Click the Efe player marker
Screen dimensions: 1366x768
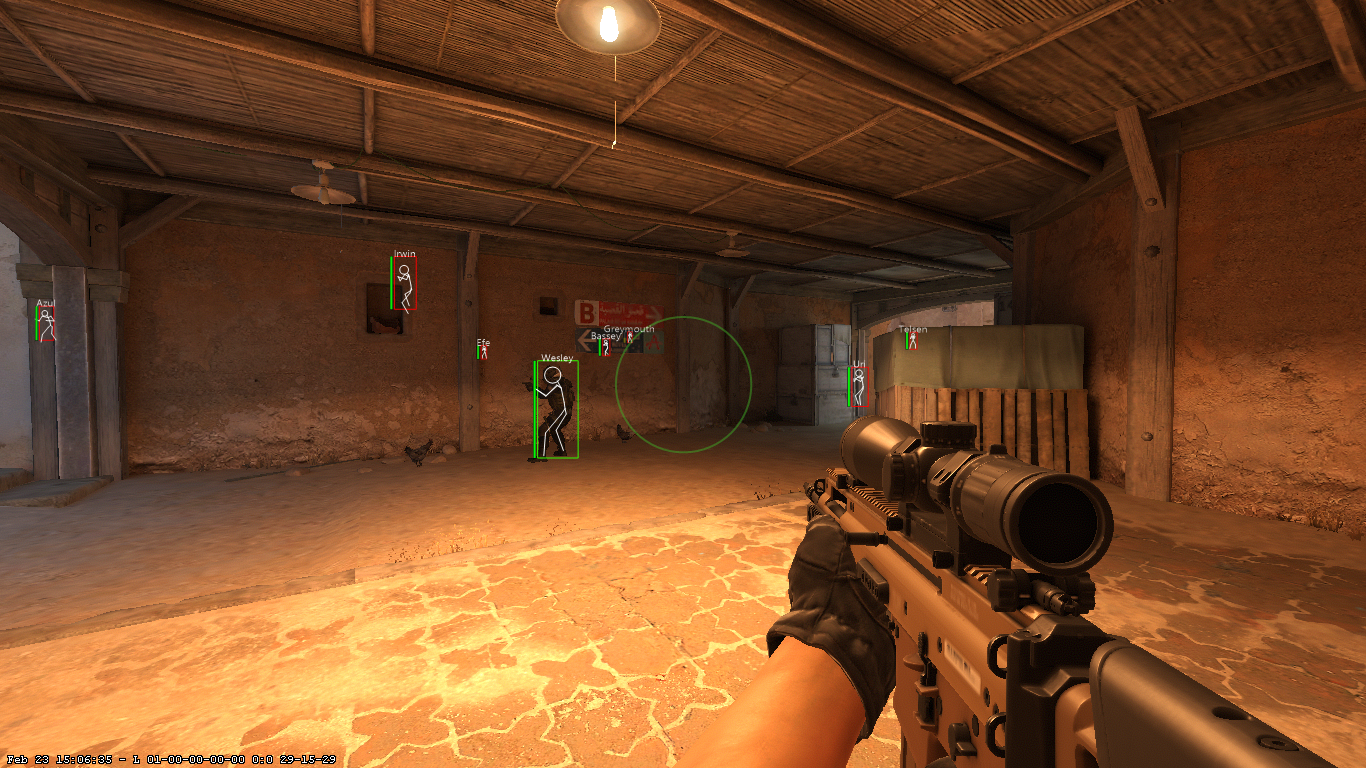click(482, 355)
